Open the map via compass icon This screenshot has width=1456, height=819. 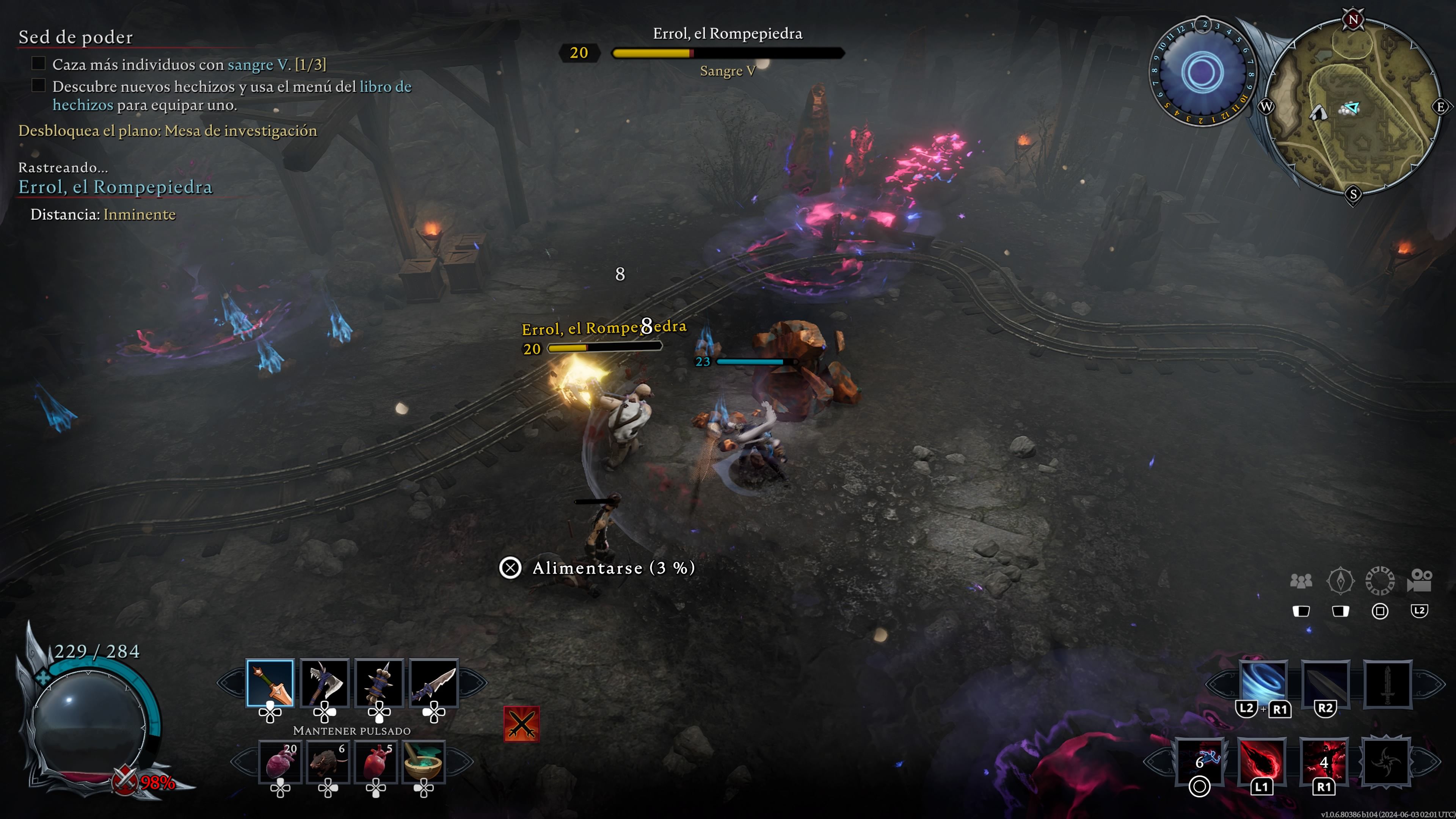(x=1340, y=581)
